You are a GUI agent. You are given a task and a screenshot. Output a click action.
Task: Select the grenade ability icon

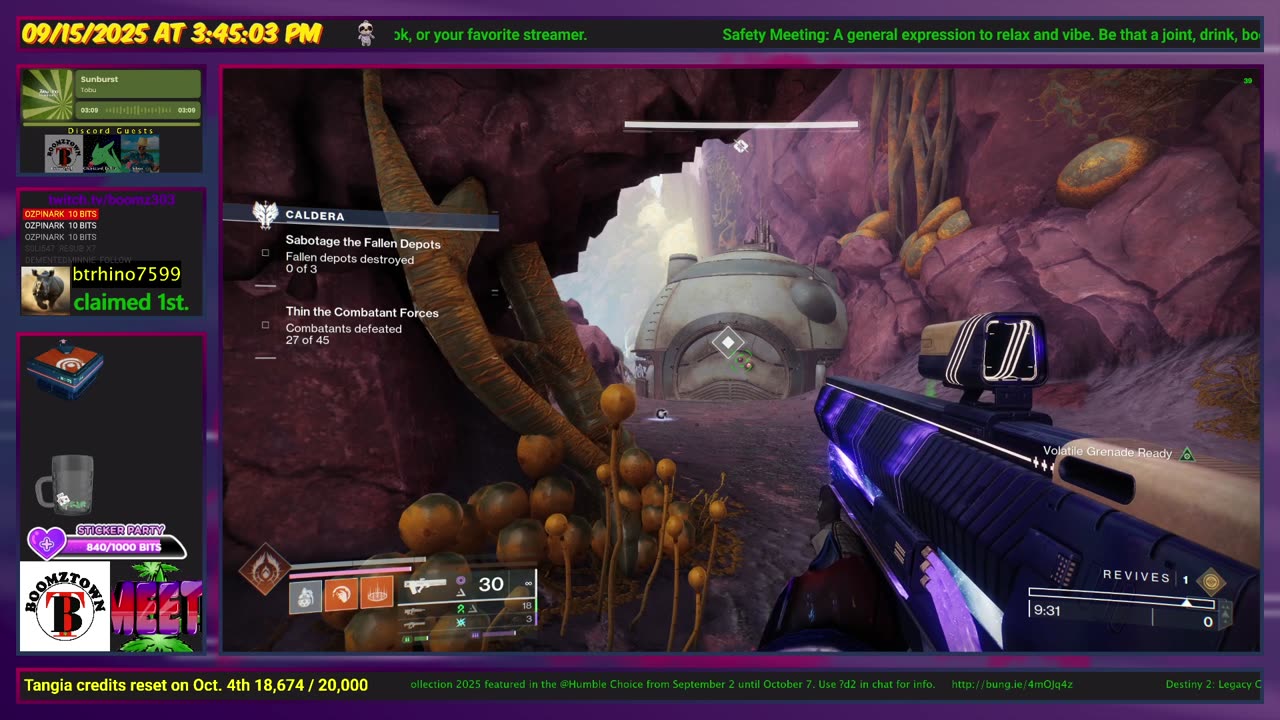(306, 596)
